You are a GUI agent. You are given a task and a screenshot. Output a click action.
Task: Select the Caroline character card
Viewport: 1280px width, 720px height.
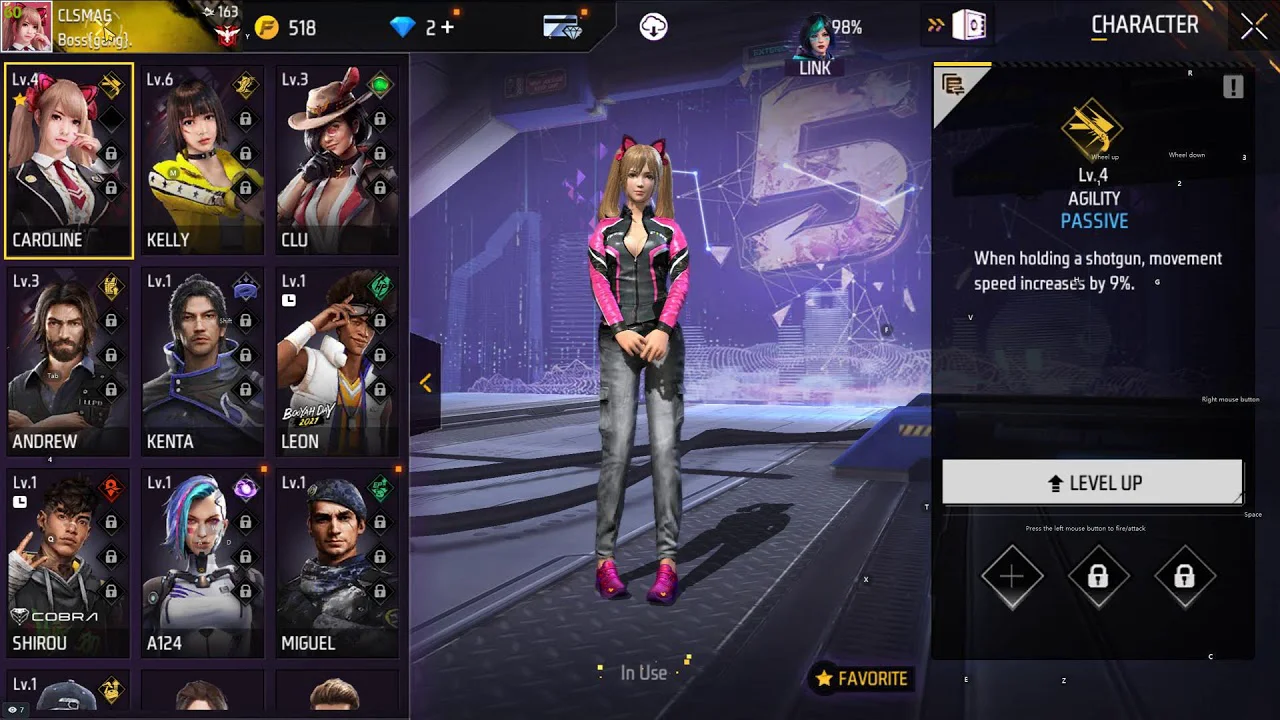[68, 160]
